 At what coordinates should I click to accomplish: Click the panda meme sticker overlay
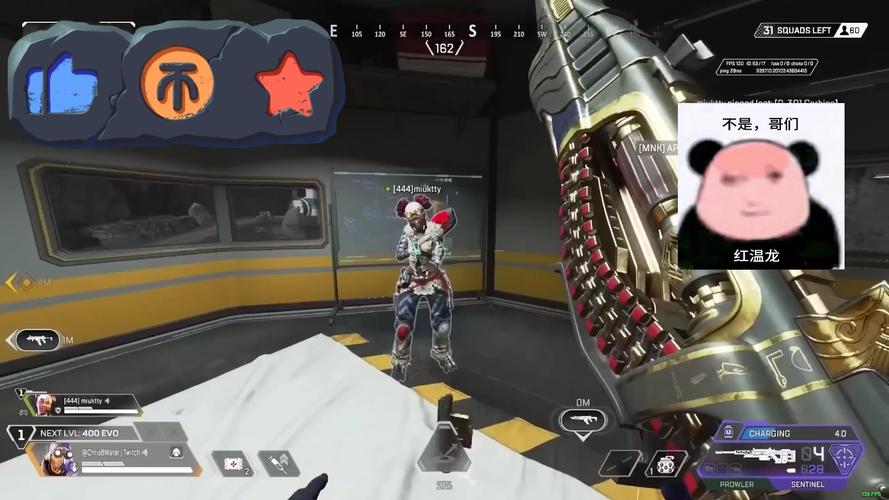761,186
